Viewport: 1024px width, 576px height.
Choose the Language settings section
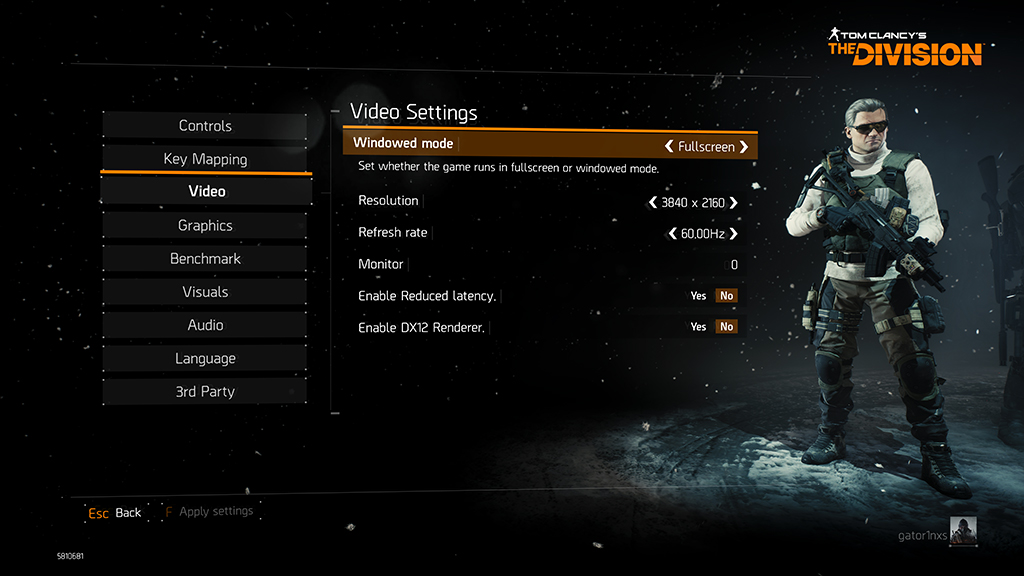[205, 358]
